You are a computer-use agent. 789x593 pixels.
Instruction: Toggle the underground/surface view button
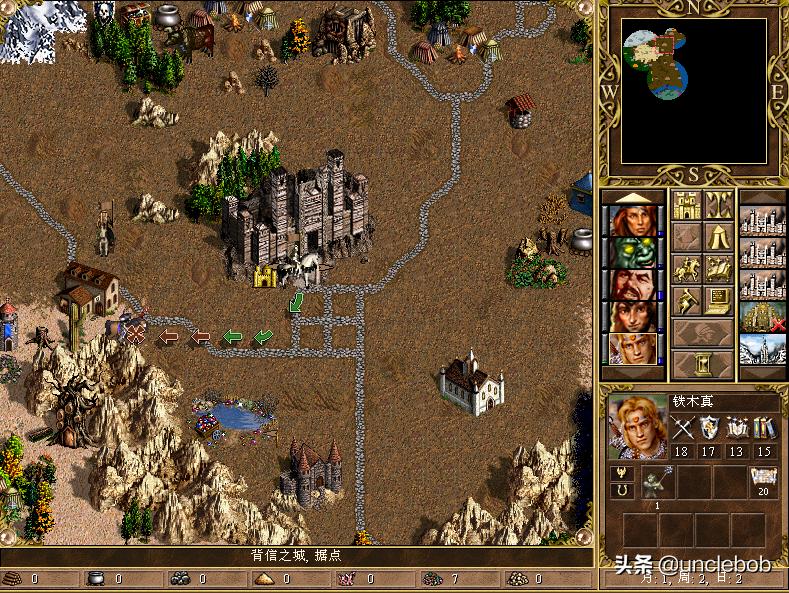(x=718, y=207)
